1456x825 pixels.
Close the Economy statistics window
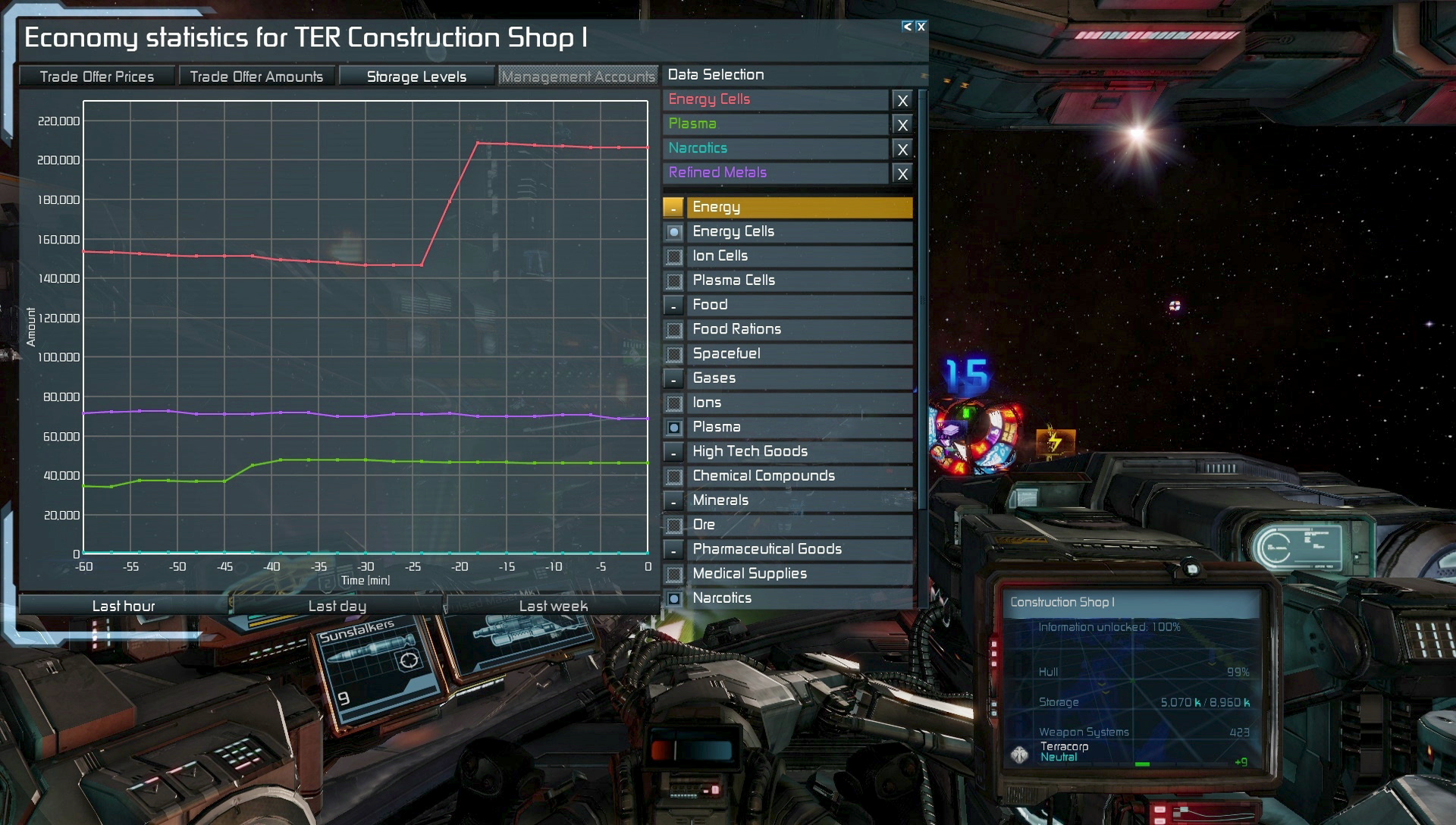tap(921, 27)
